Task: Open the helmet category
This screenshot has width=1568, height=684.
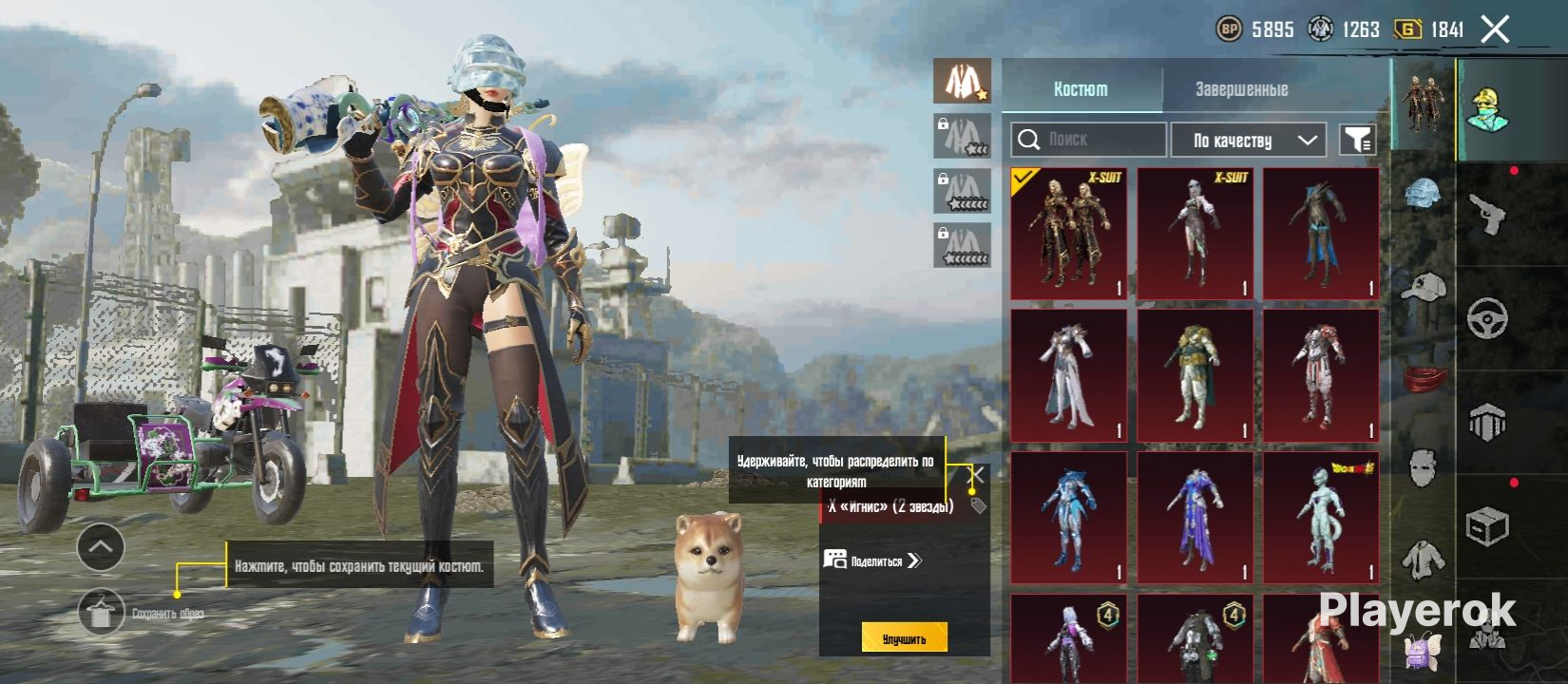Action: 1424,195
